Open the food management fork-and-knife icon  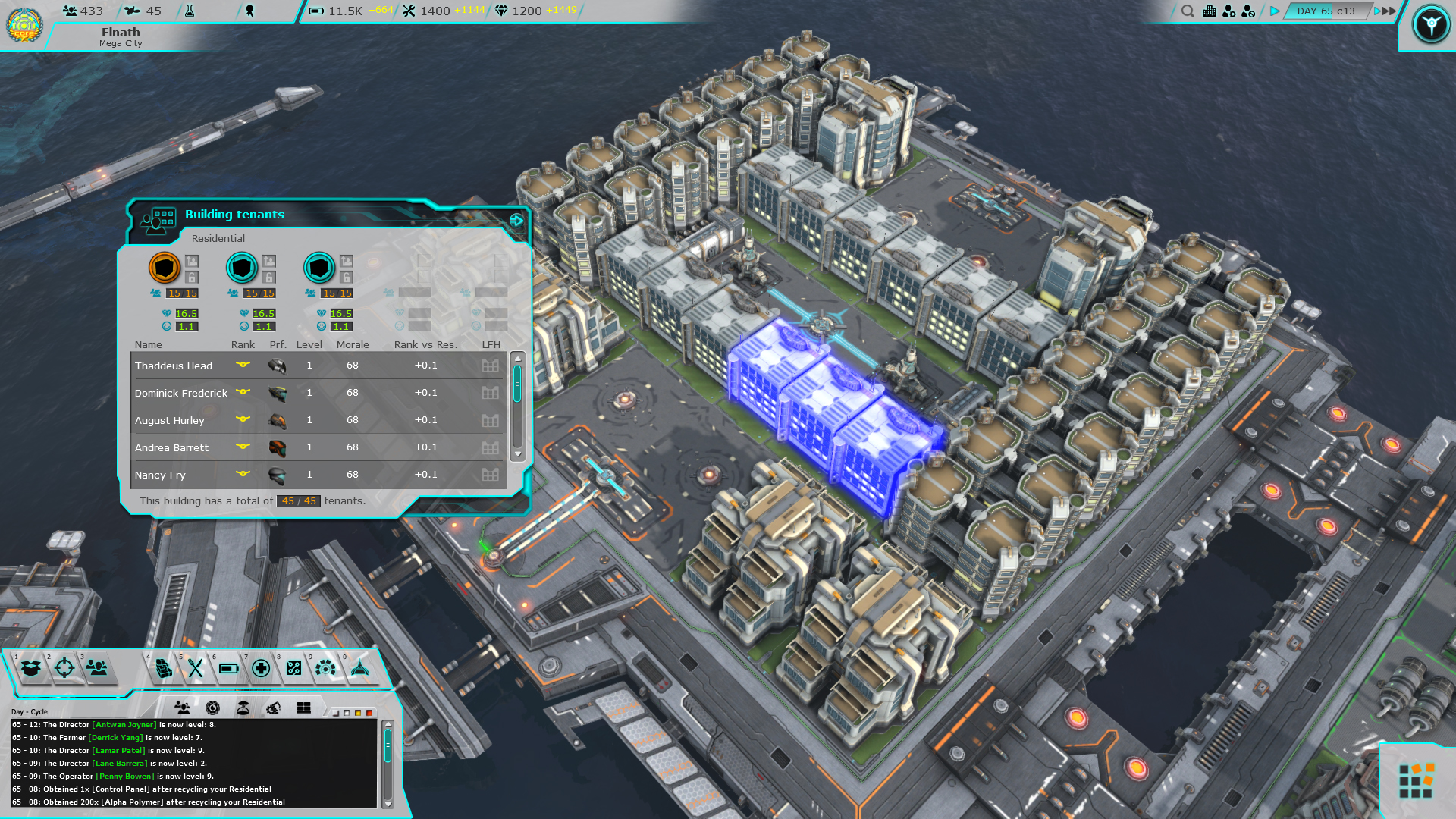(x=196, y=670)
